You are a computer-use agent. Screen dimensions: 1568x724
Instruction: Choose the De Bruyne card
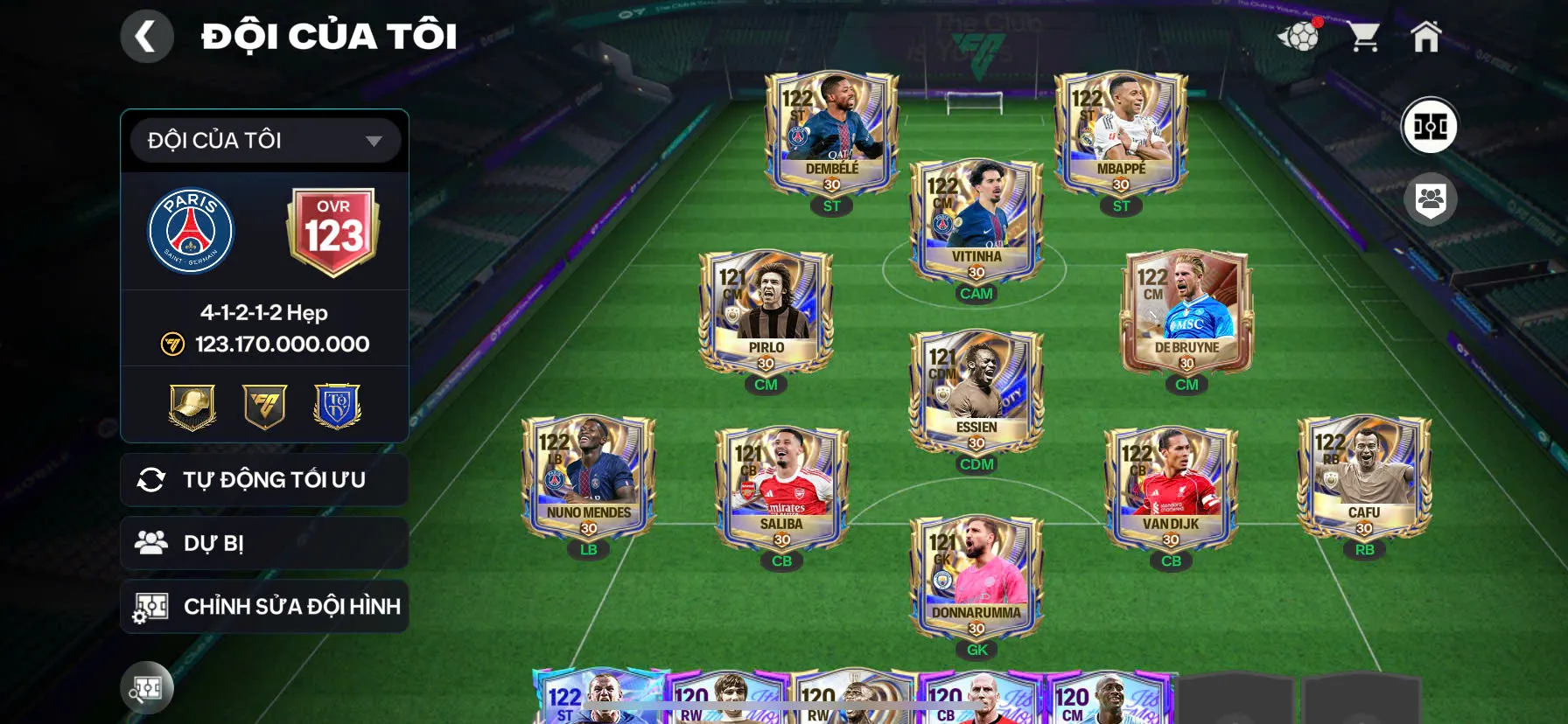[x=1186, y=312]
